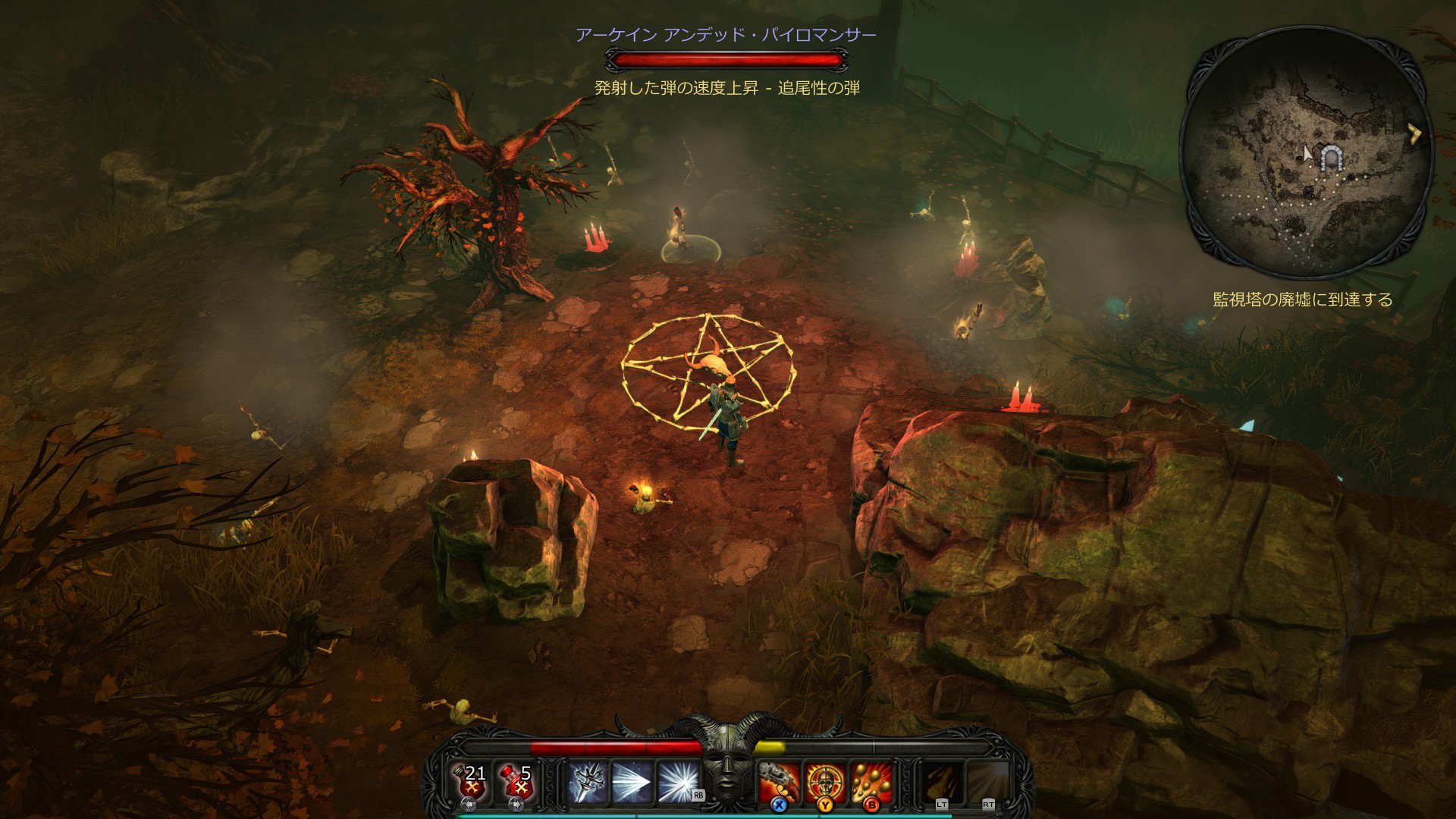Image resolution: width=1456 pixels, height=819 pixels.
Task: Fire the scattered bullets barrage skill
Action: coord(871,783)
